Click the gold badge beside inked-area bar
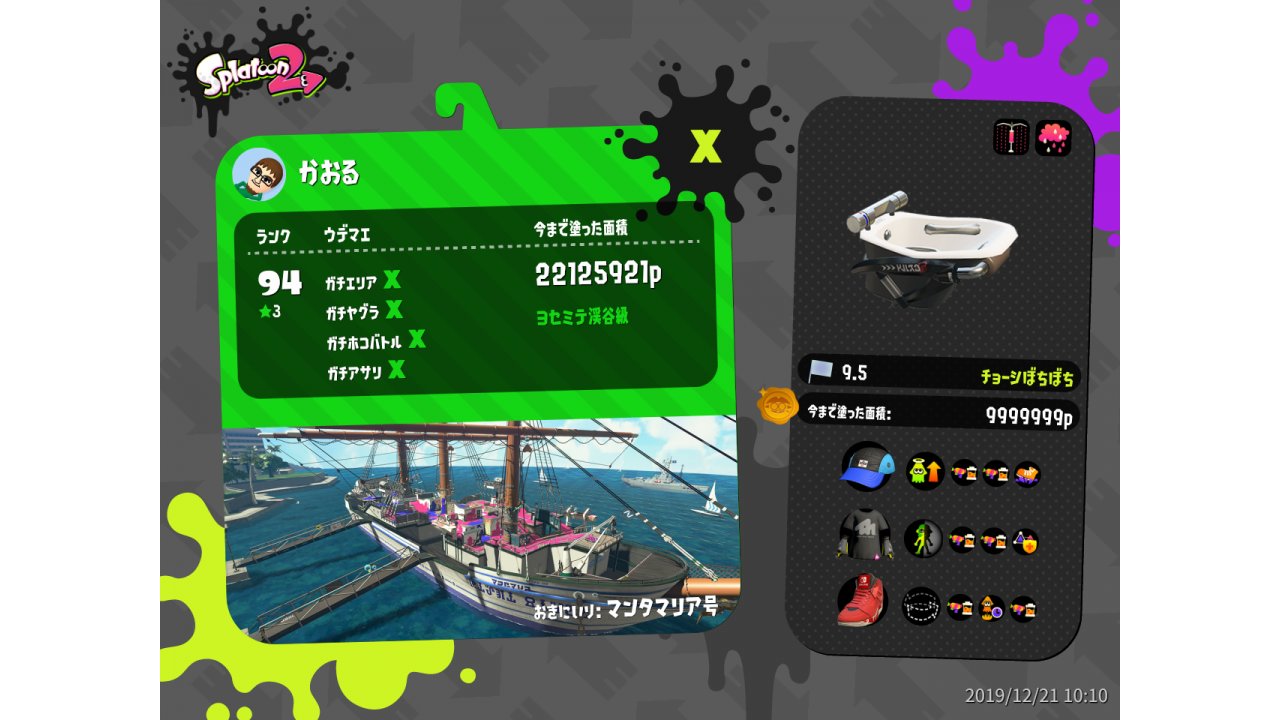This screenshot has width=1280, height=720. point(776,406)
